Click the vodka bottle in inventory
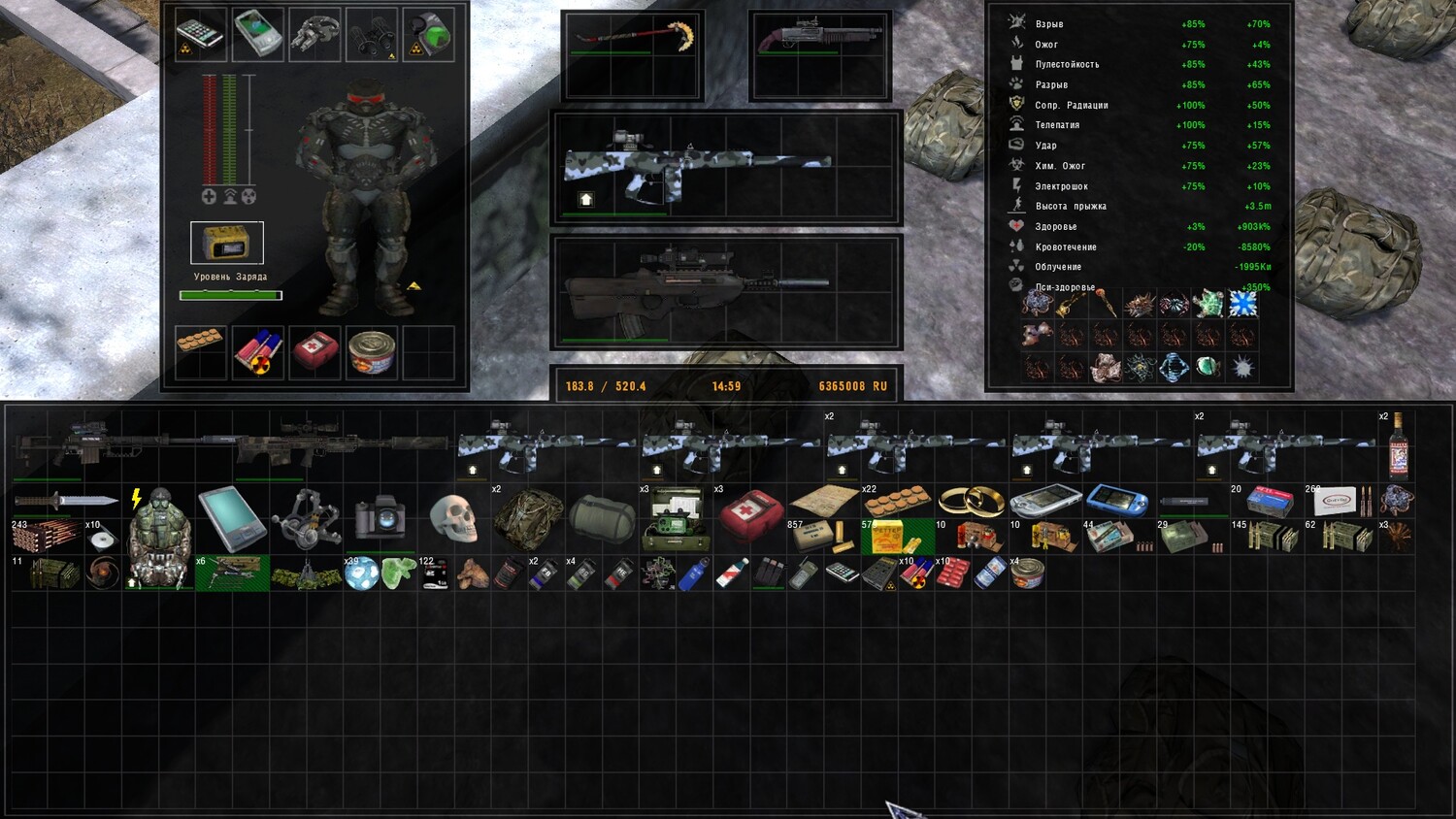The height and width of the screenshot is (819, 1456). (x=1398, y=448)
